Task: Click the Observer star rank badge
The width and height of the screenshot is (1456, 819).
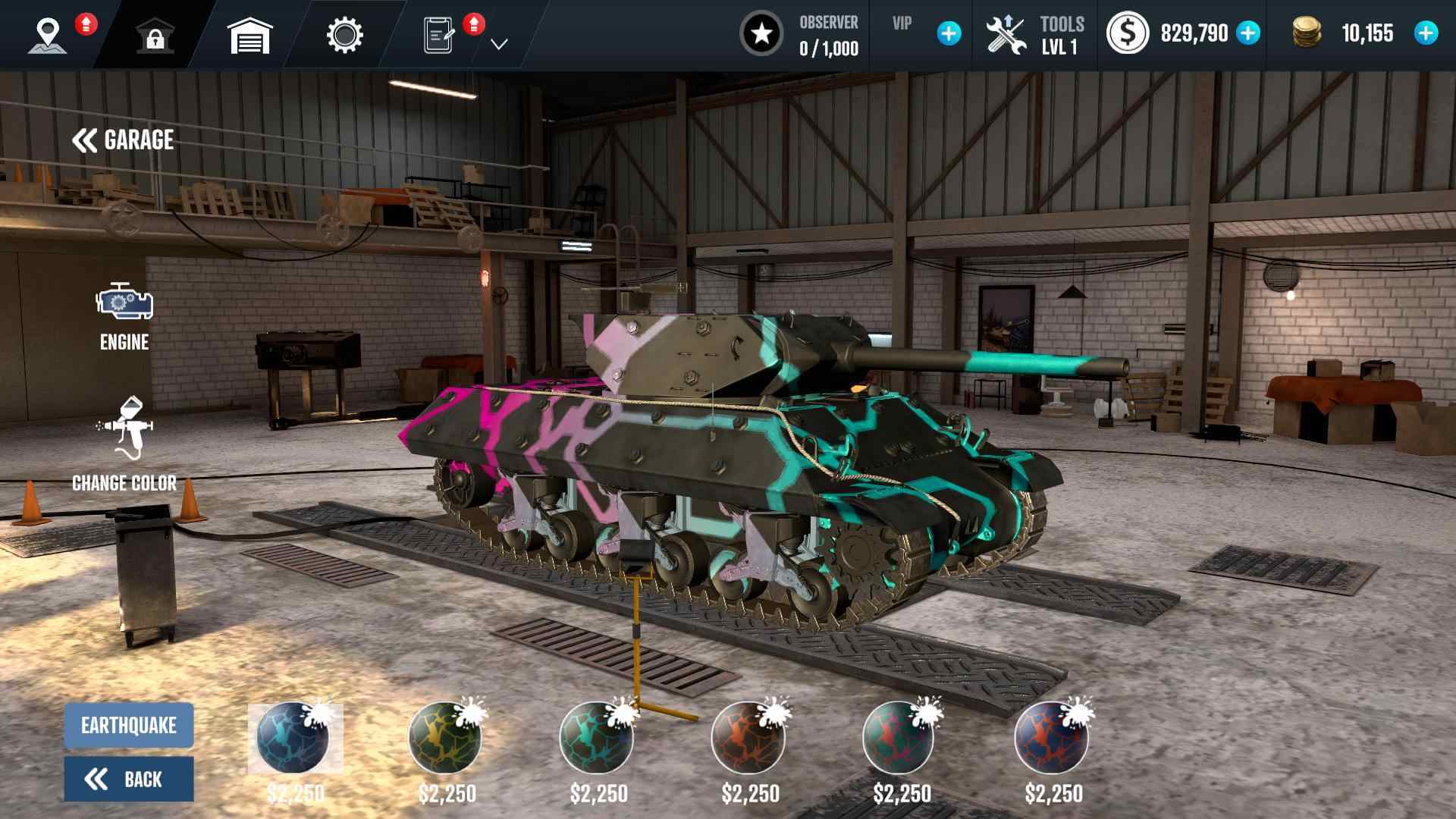Action: [761, 34]
